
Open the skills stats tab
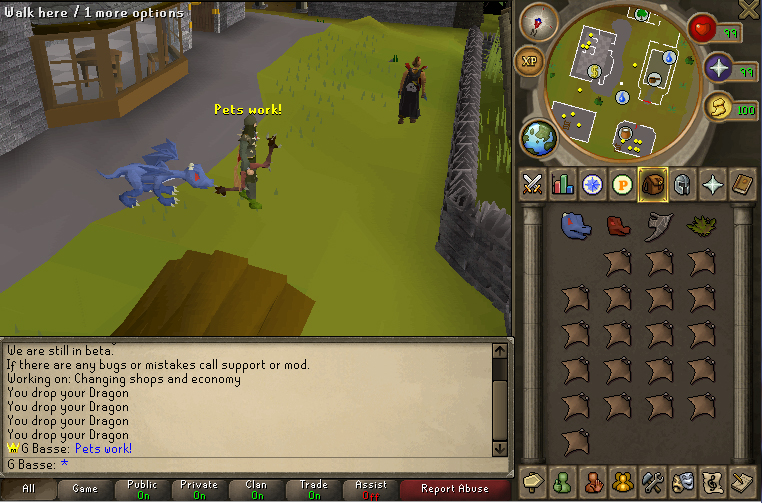[x=562, y=185]
